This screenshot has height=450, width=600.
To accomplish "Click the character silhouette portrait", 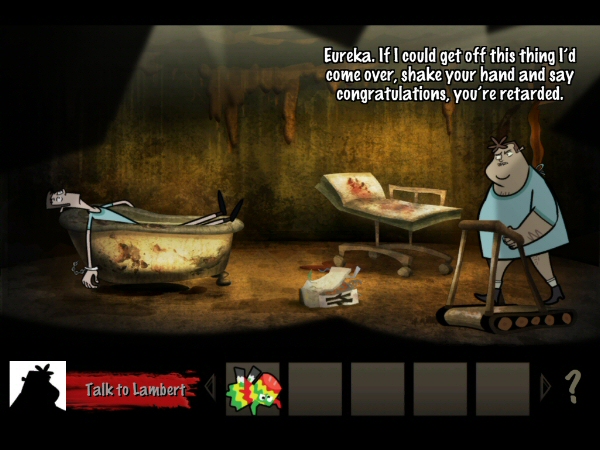I will [x=38, y=386].
